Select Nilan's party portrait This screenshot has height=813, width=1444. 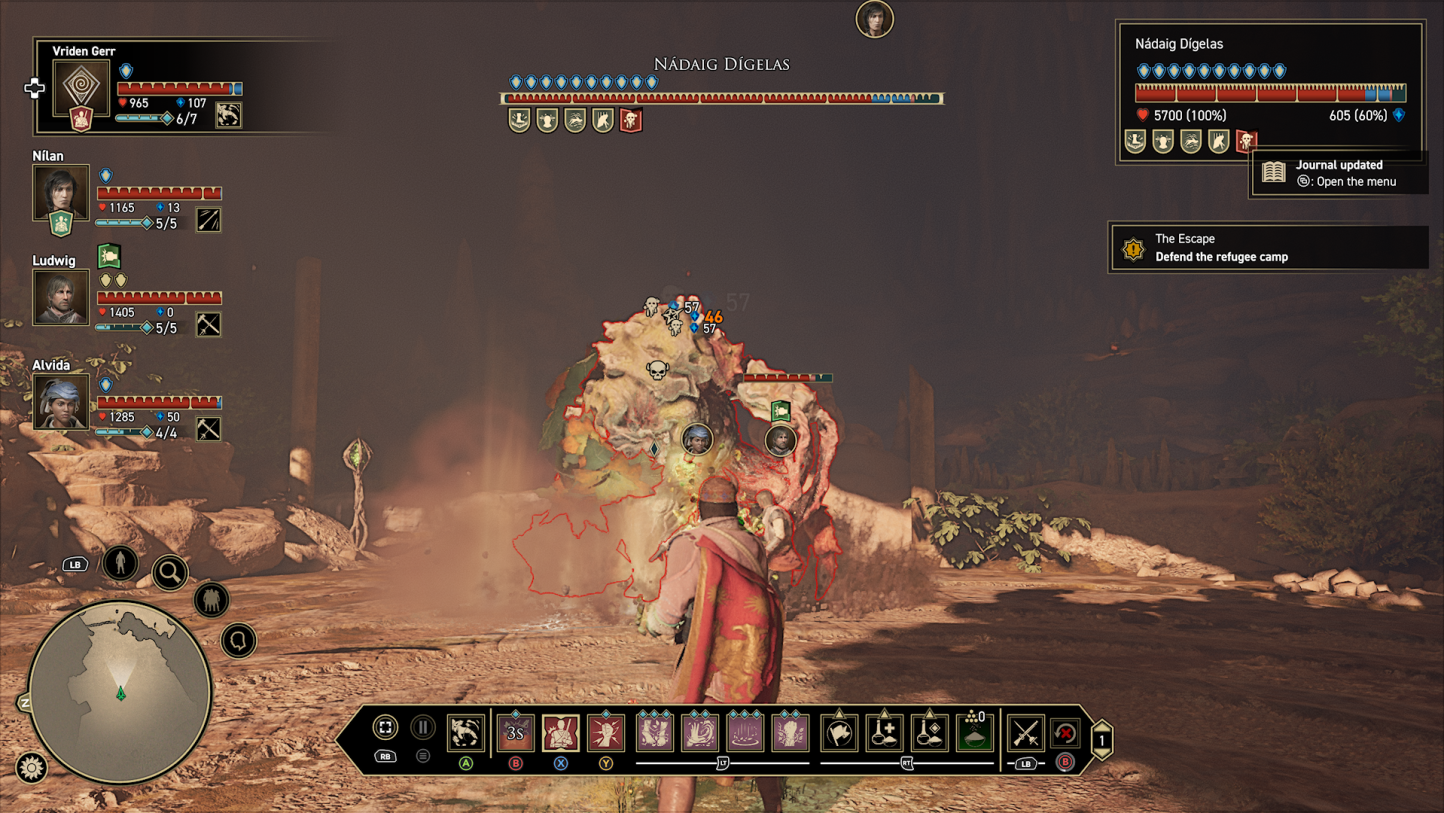[61, 193]
